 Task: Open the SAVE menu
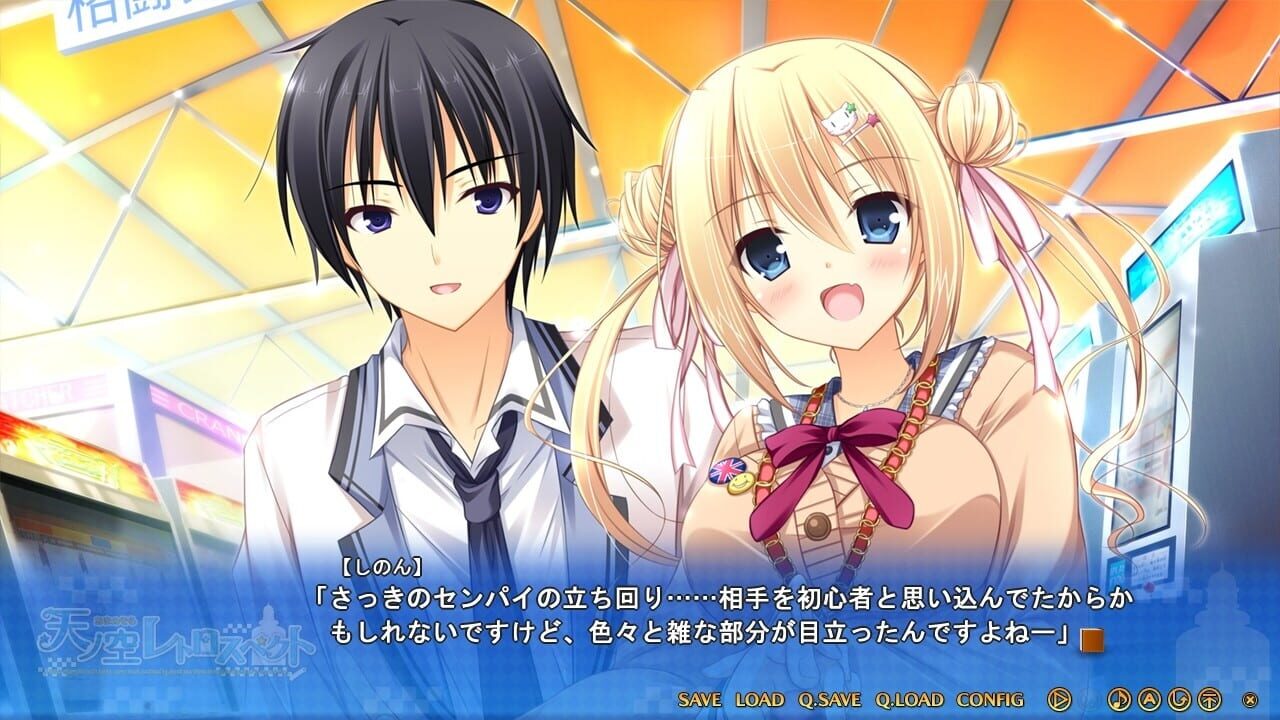700,699
